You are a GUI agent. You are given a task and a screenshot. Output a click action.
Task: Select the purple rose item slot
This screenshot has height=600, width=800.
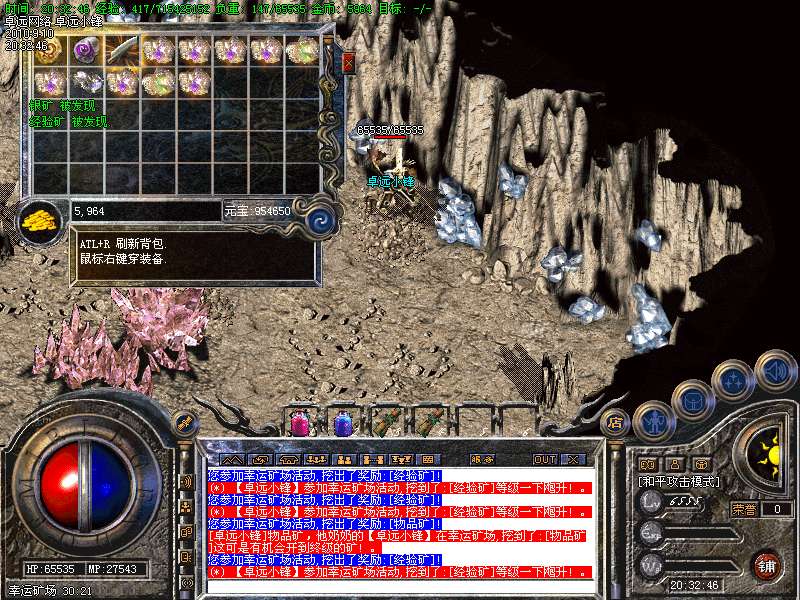tap(87, 49)
